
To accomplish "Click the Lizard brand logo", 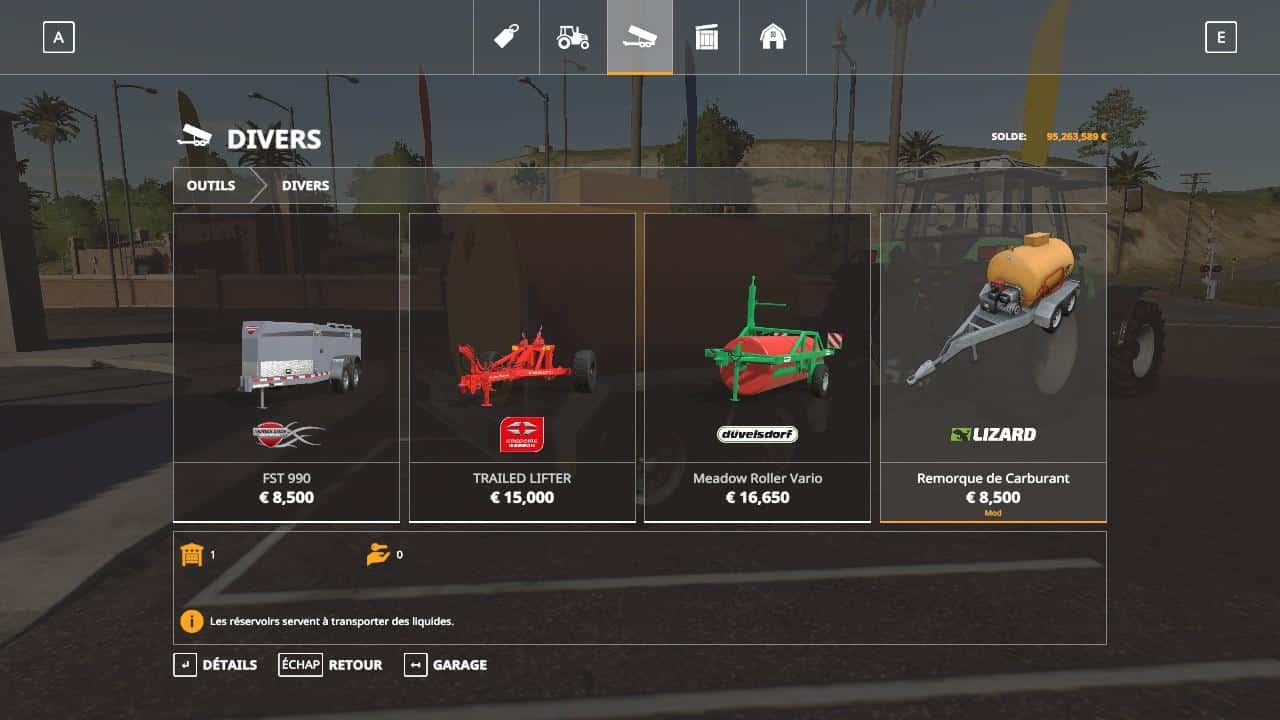I will [x=993, y=433].
